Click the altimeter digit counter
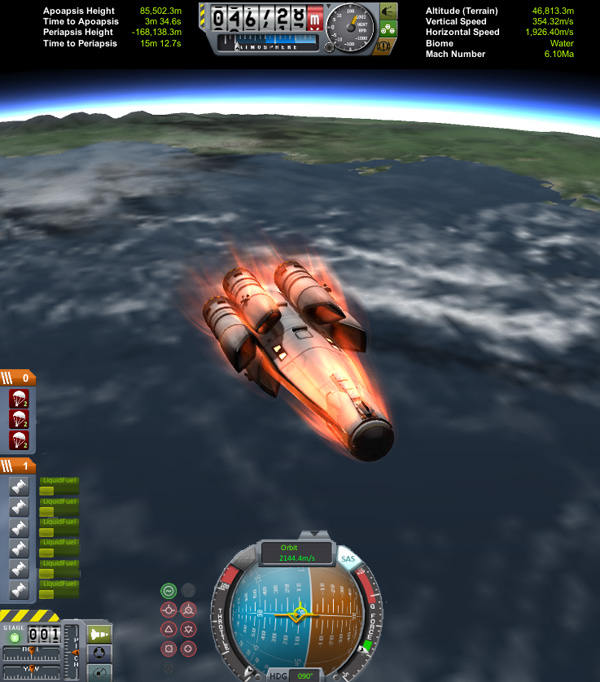 259,17
